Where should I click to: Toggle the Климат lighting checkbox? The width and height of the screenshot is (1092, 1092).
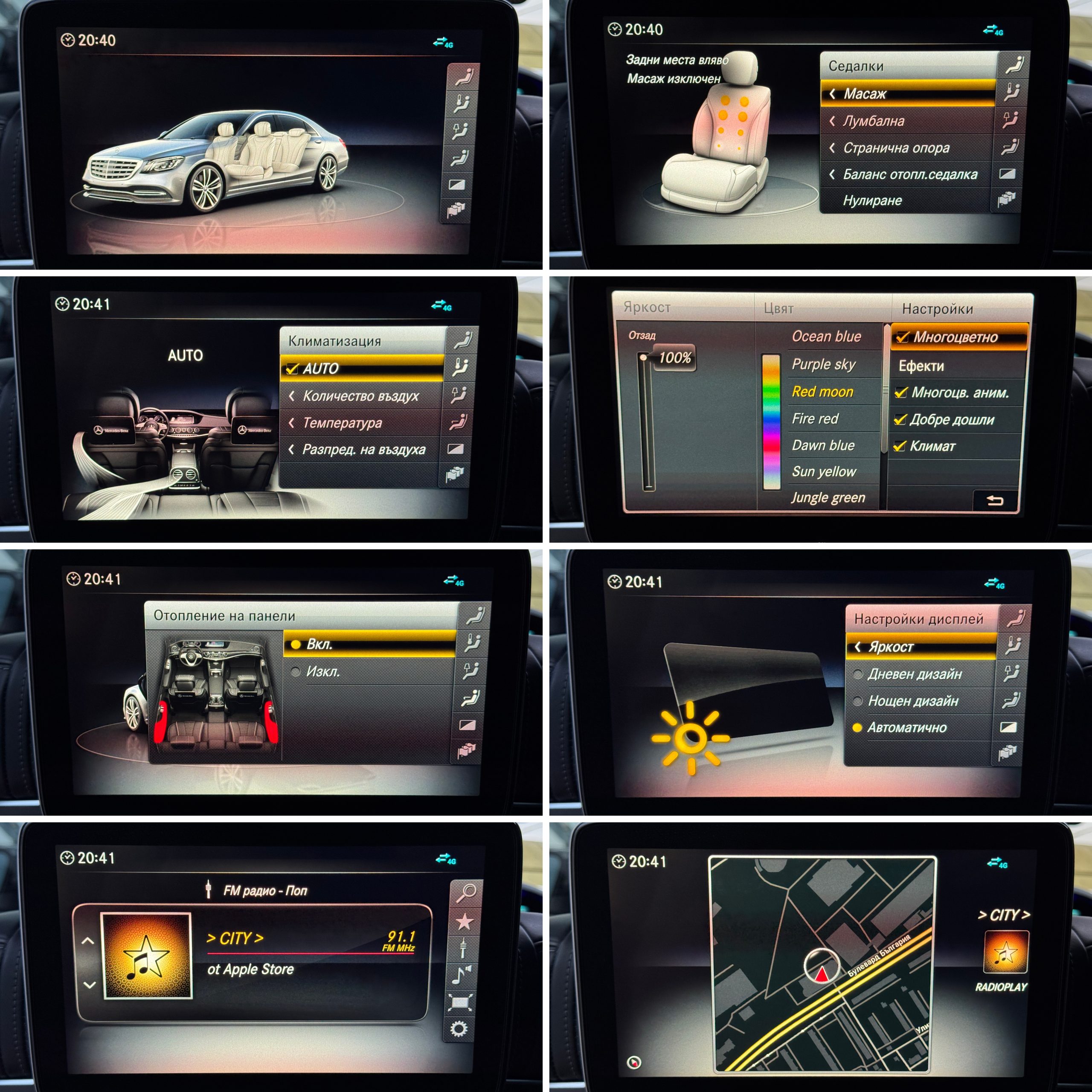tap(900, 447)
